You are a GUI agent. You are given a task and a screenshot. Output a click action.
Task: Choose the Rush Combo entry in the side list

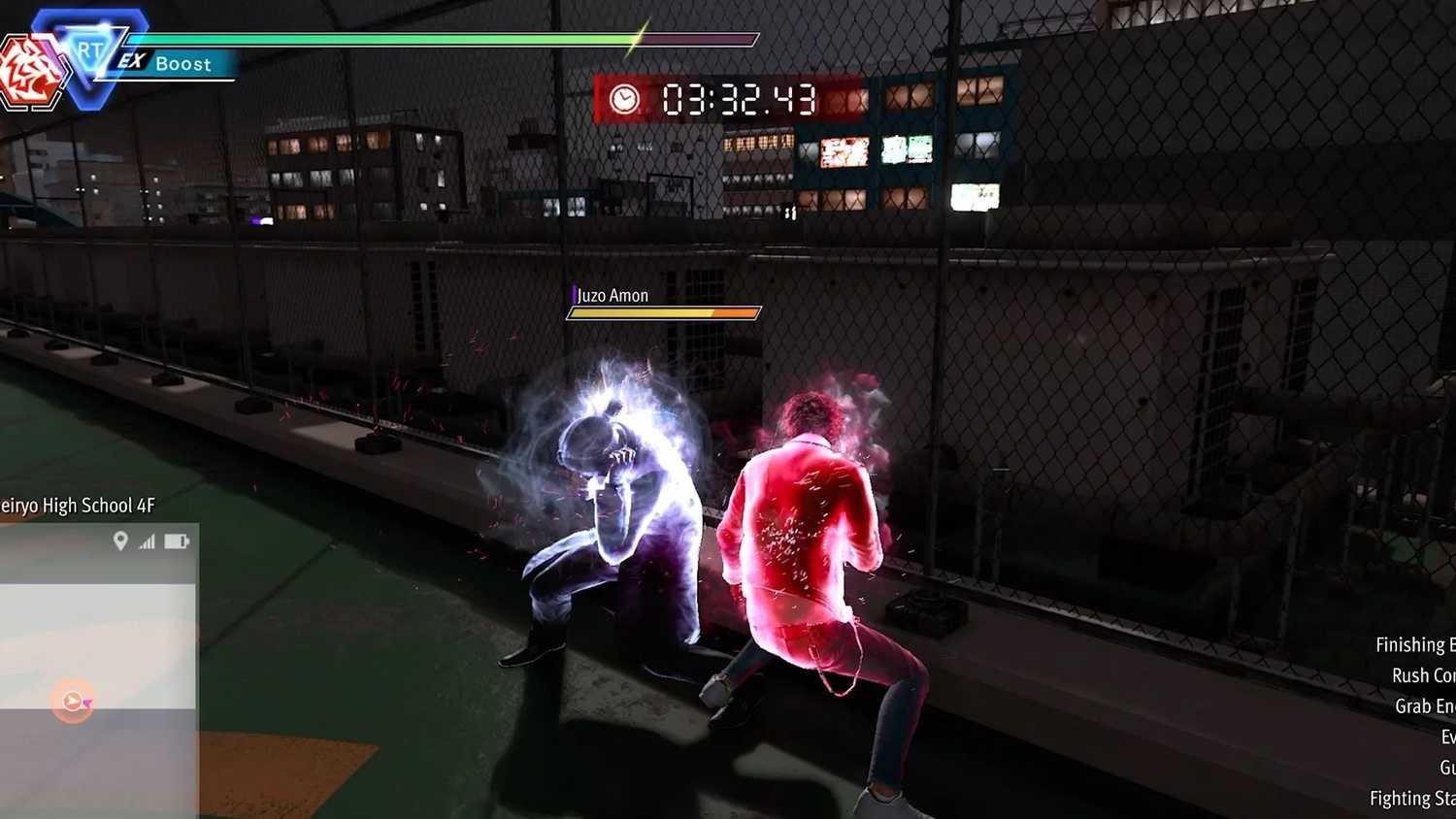pyautogui.click(x=1422, y=675)
